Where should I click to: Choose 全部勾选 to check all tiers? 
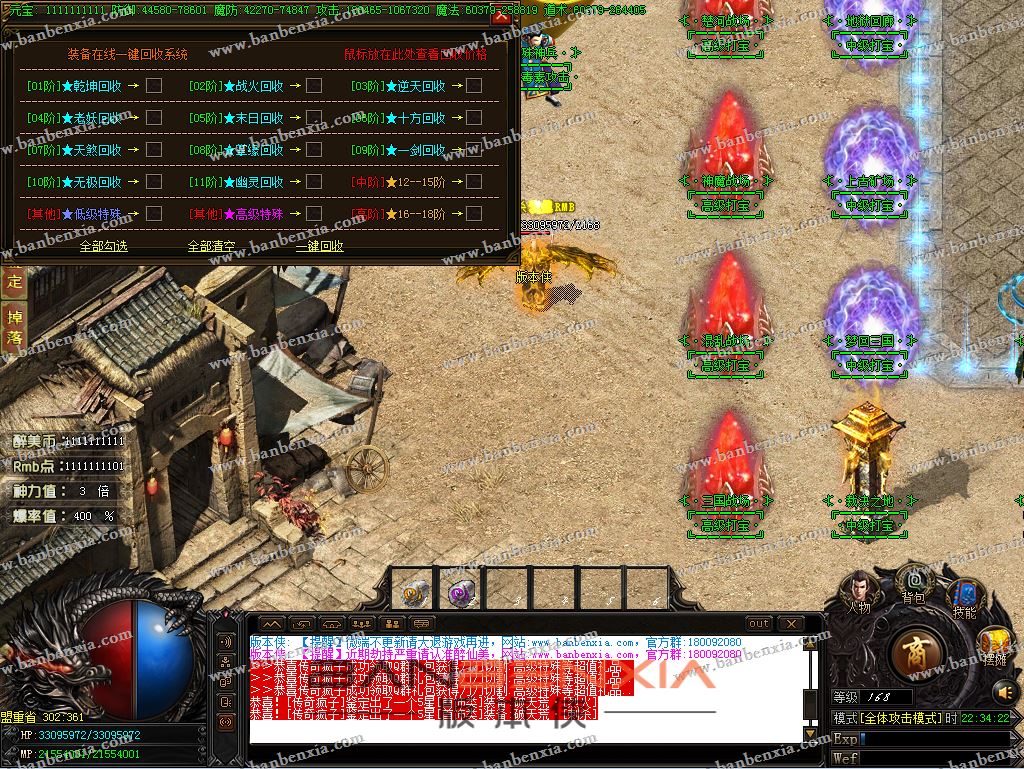(104, 245)
